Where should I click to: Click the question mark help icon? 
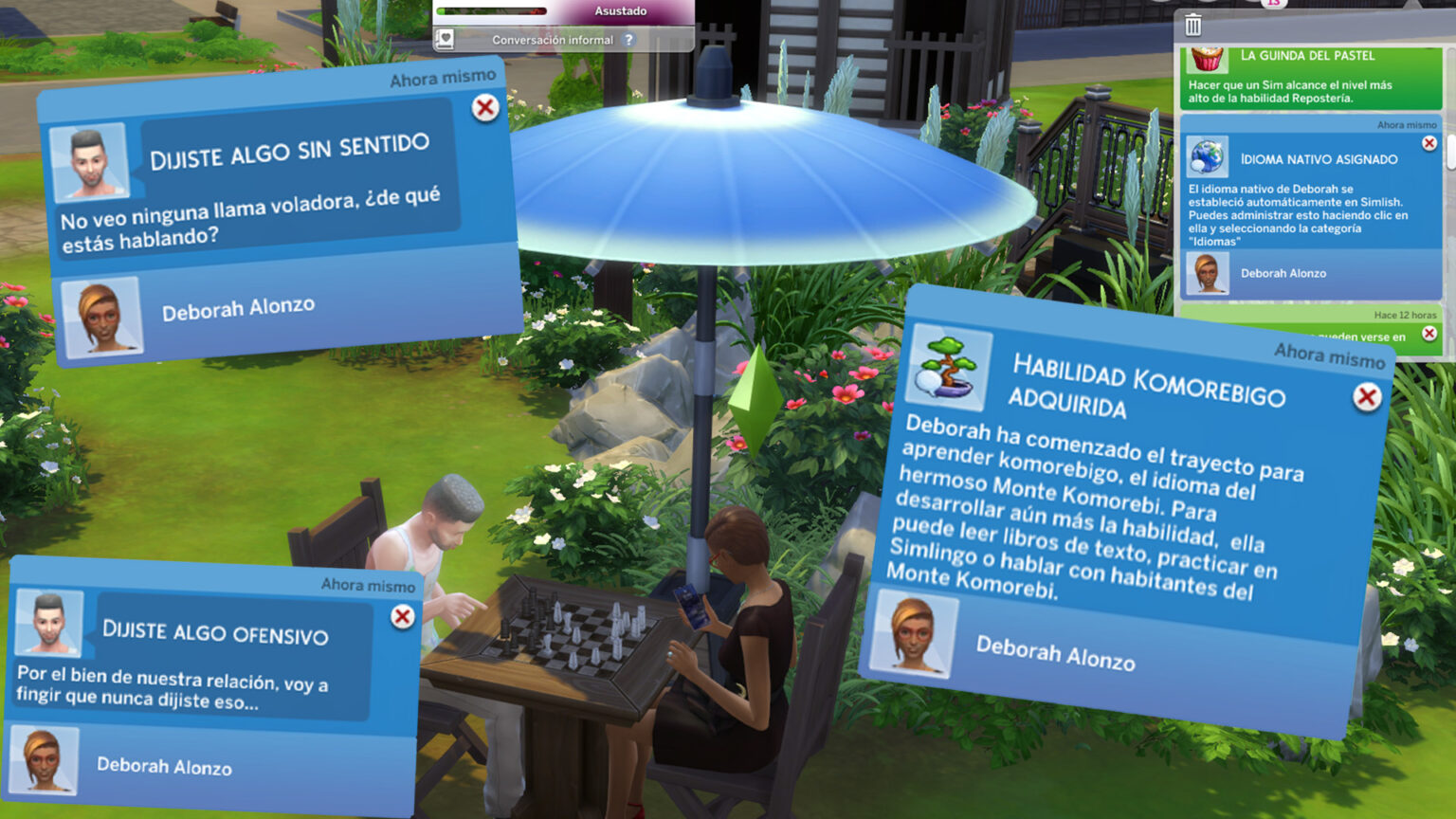628,40
